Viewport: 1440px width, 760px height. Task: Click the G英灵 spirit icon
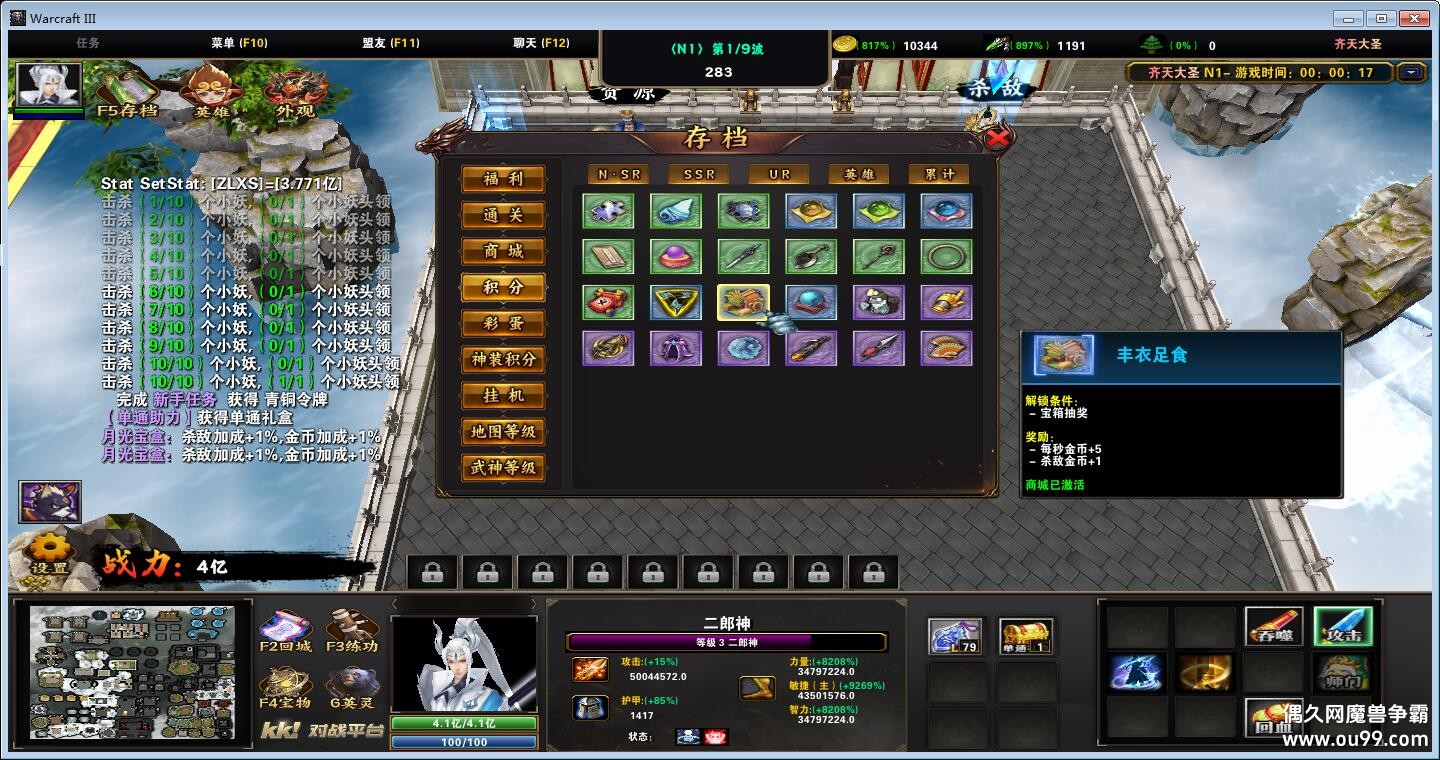(x=352, y=683)
